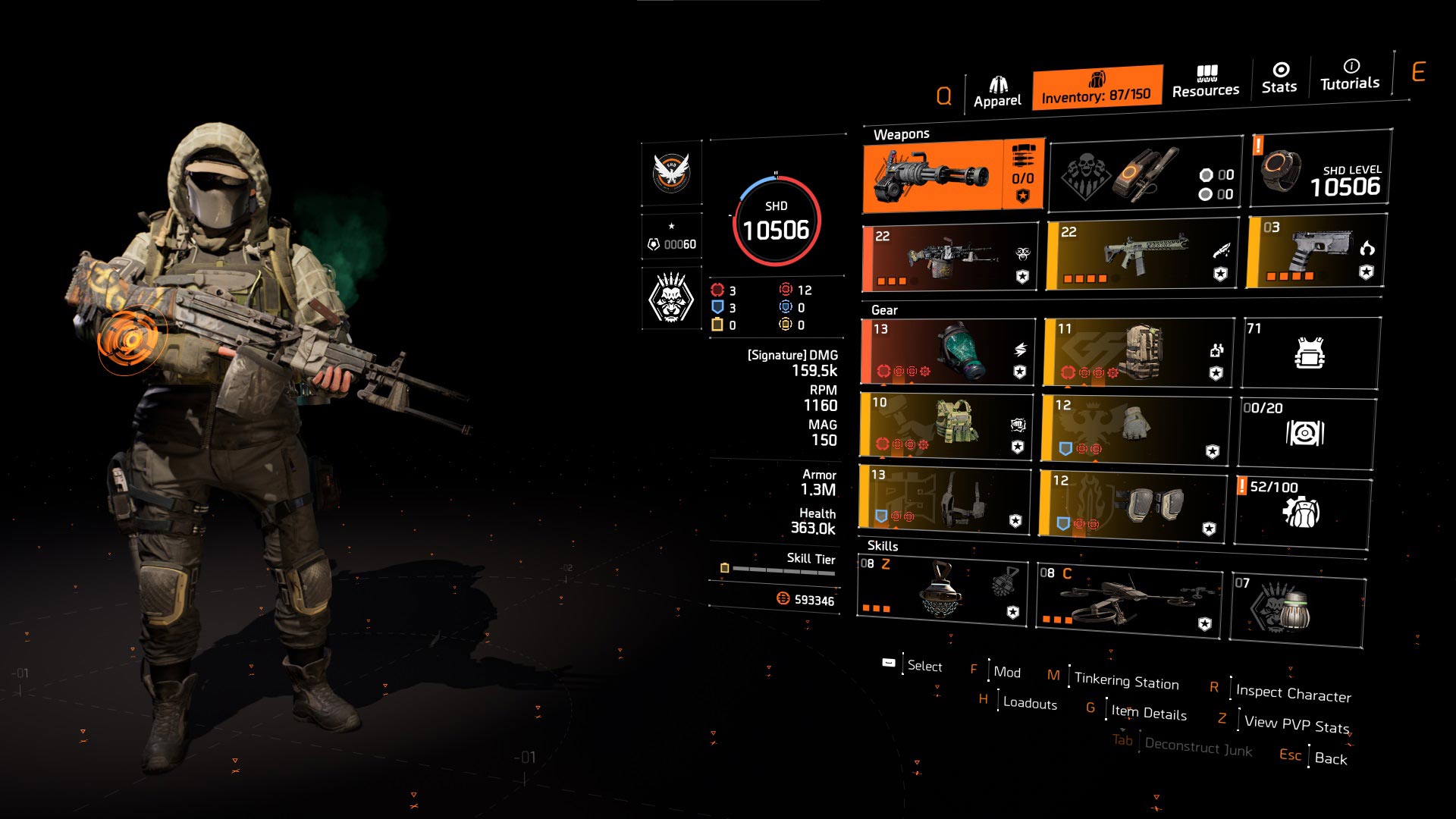Open the Tutorials tab
This screenshot has height=819, width=1456.
[1350, 75]
